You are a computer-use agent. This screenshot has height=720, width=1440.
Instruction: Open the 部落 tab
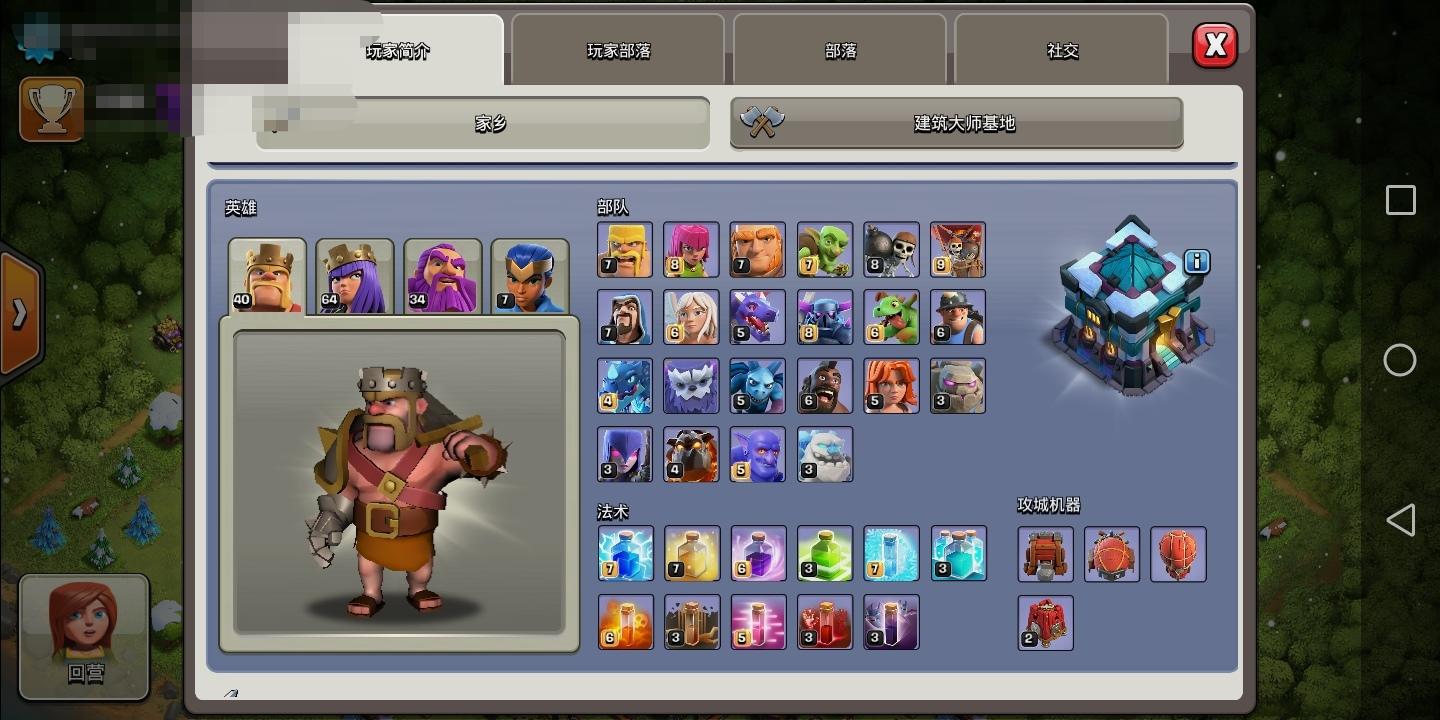coord(839,49)
